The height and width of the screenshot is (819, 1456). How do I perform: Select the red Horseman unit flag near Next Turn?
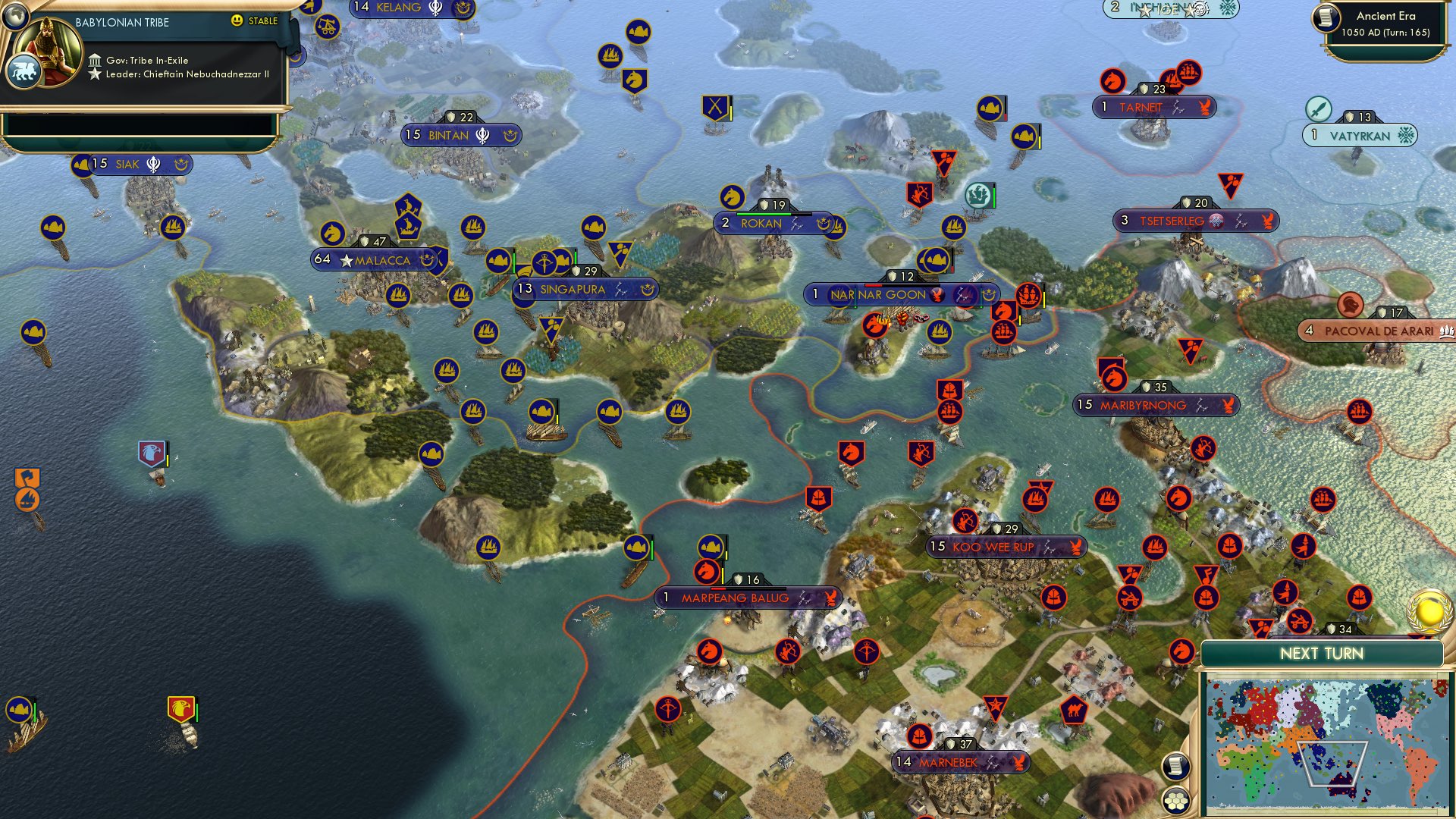pos(1180,651)
